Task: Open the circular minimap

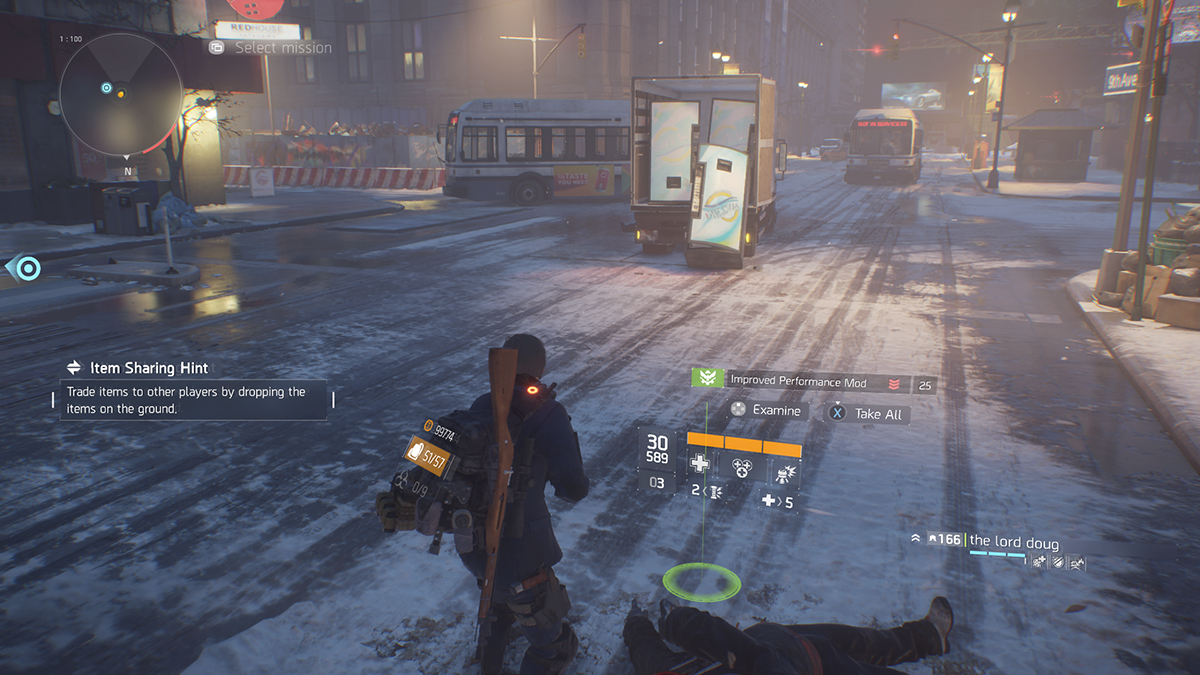Action: (120, 94)
